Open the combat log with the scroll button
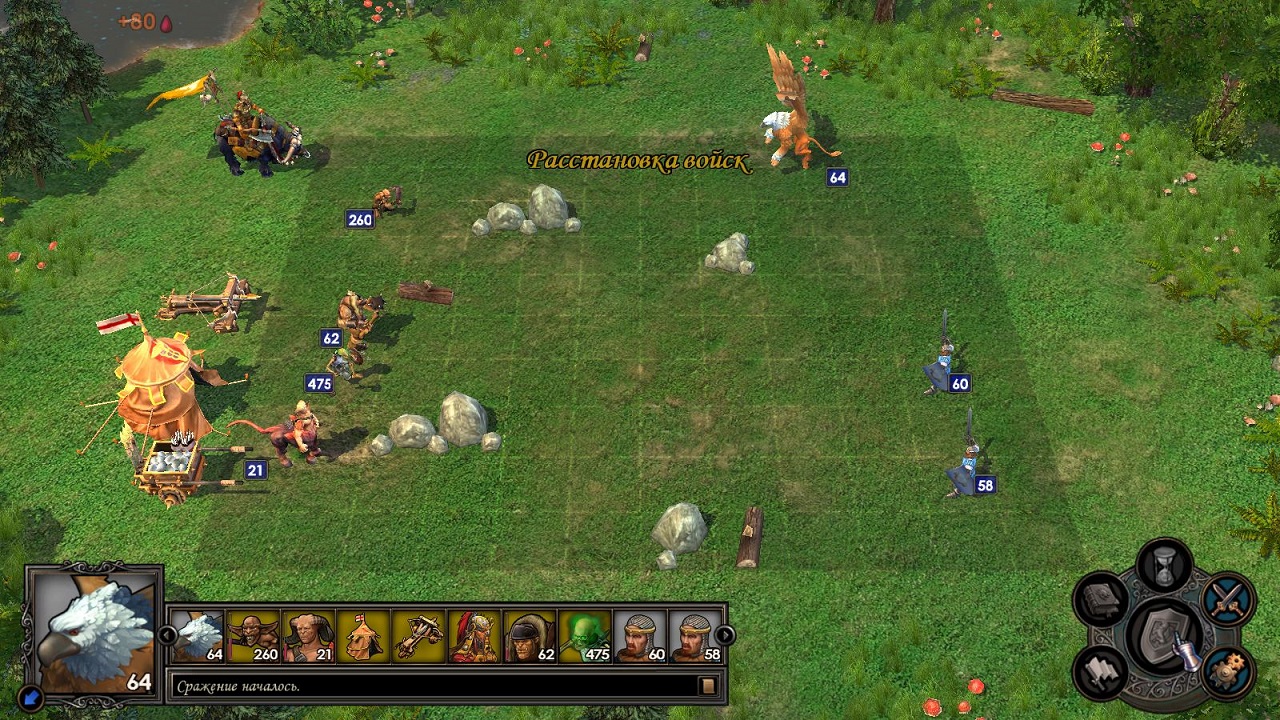1280x720 pixels. [708, 686]
